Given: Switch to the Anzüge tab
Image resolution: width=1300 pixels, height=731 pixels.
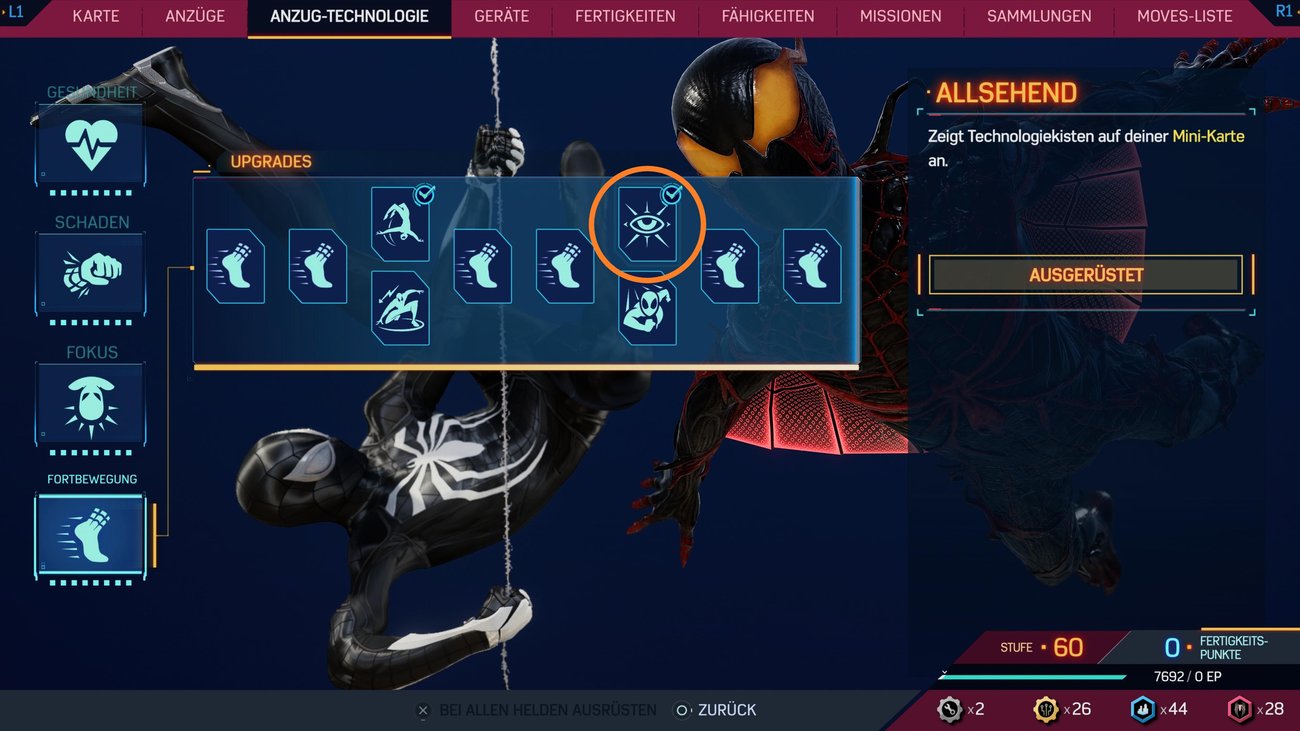Looking at the screenshot, I should [x=194, y=16].
